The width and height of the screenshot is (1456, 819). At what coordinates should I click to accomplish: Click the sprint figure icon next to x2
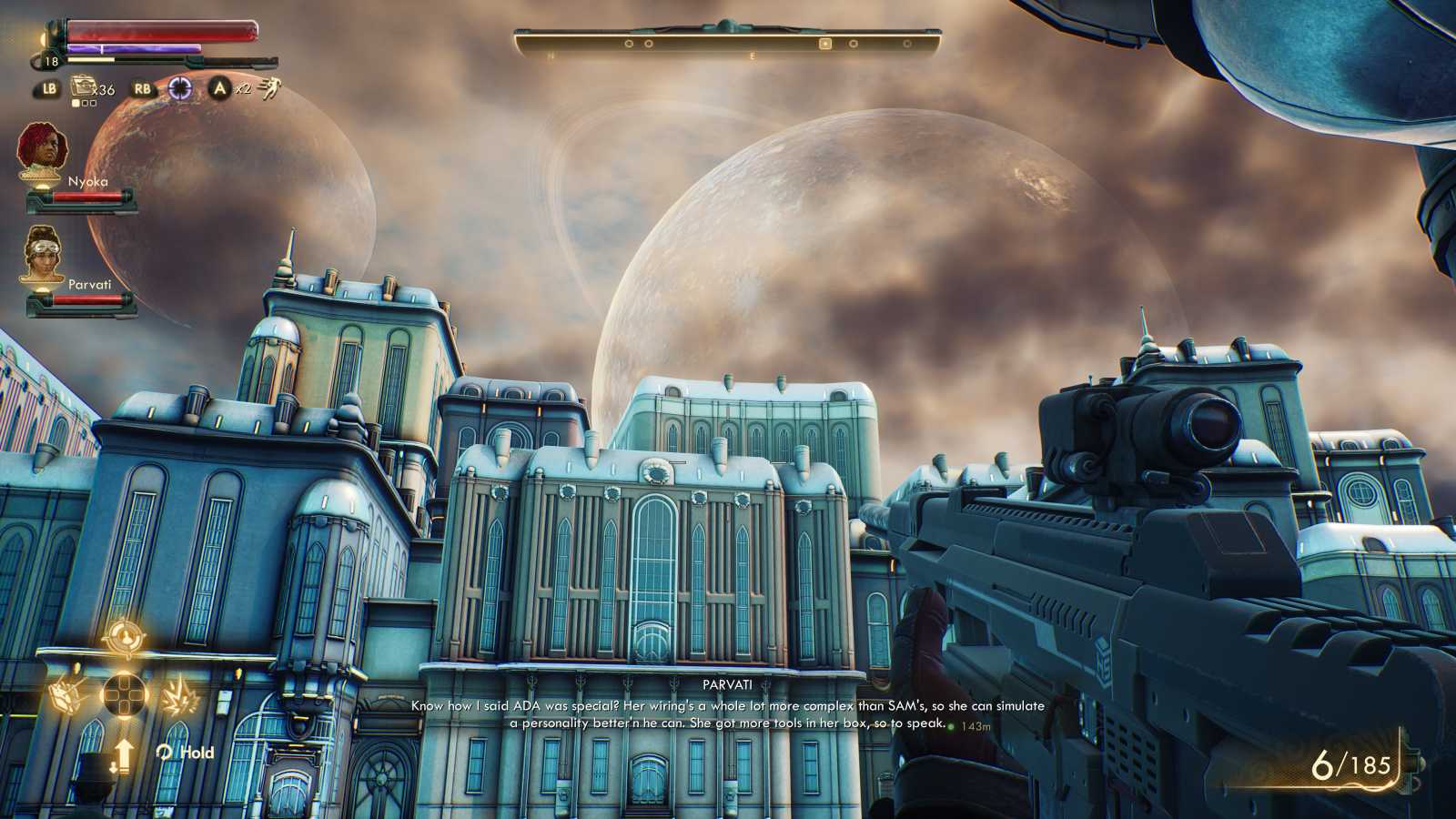click(270, 88)
